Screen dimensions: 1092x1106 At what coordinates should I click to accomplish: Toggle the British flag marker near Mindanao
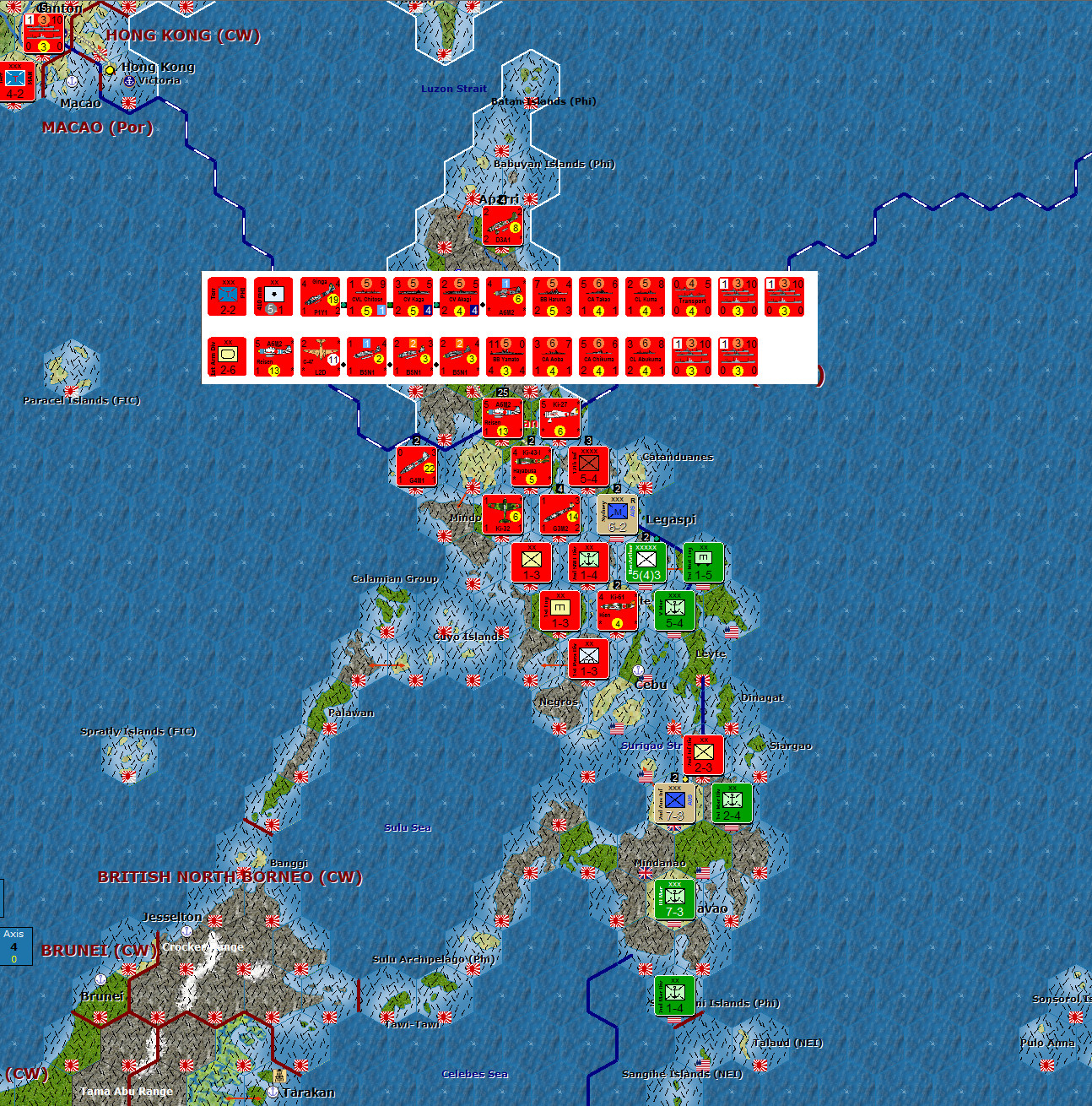646,873
